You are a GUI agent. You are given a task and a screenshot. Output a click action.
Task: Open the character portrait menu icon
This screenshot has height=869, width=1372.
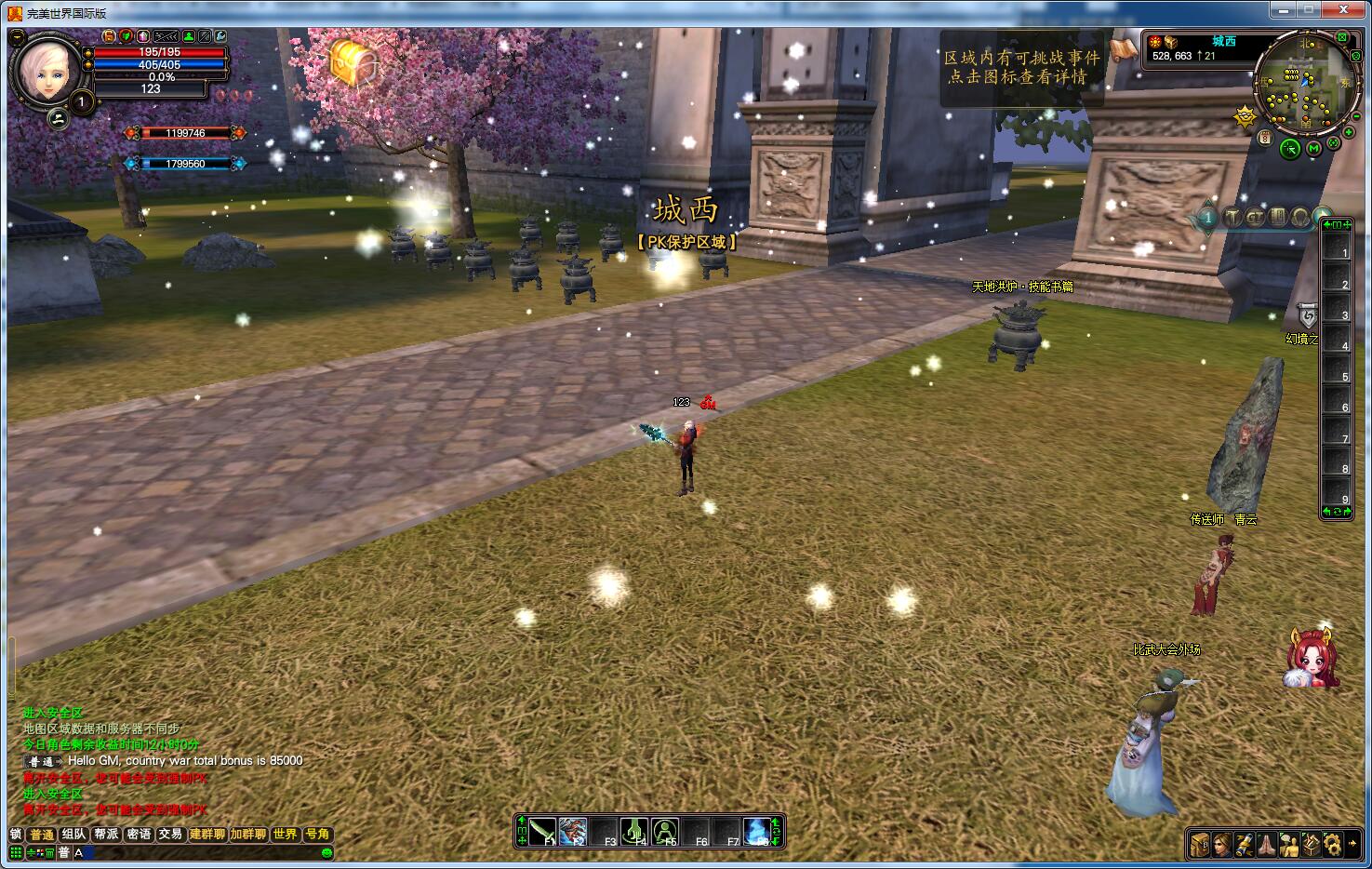pos(1222,844)
